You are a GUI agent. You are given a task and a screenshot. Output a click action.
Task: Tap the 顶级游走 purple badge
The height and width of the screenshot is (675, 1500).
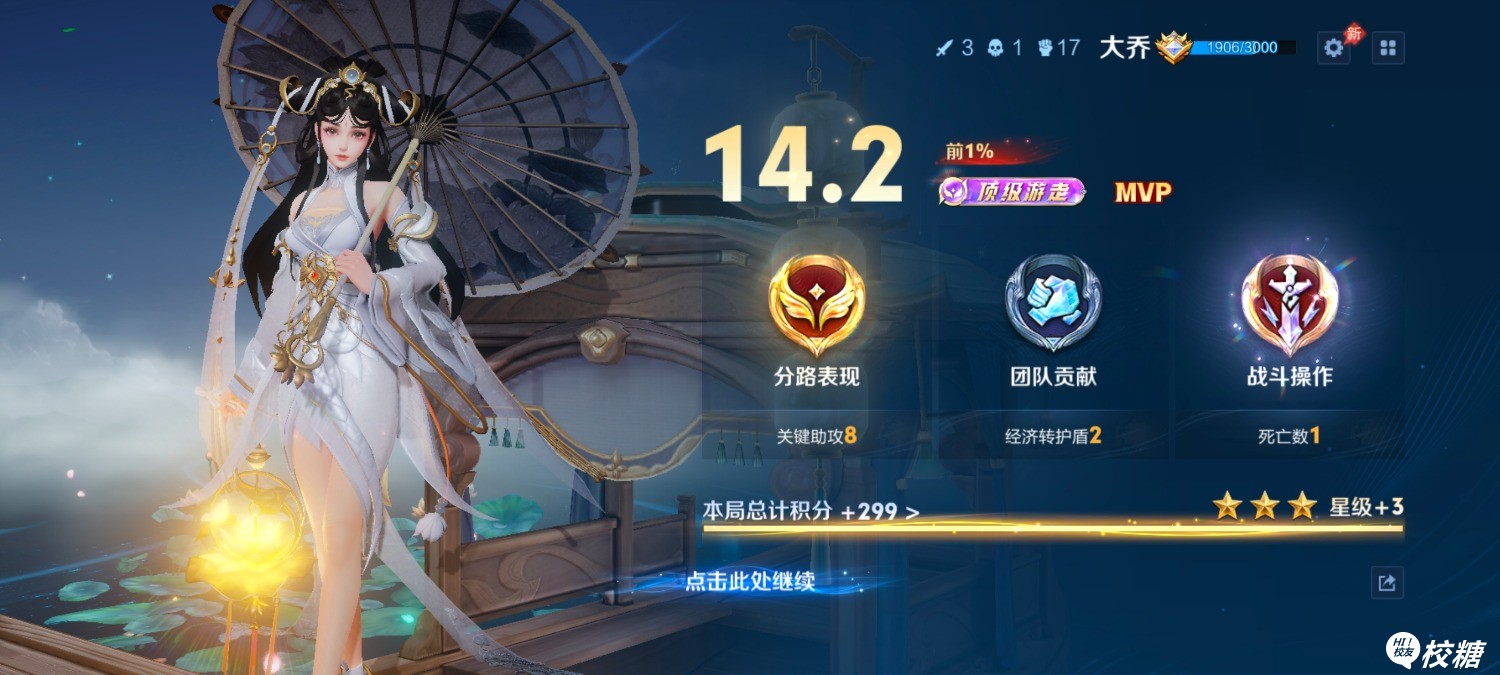(1012, 191)
